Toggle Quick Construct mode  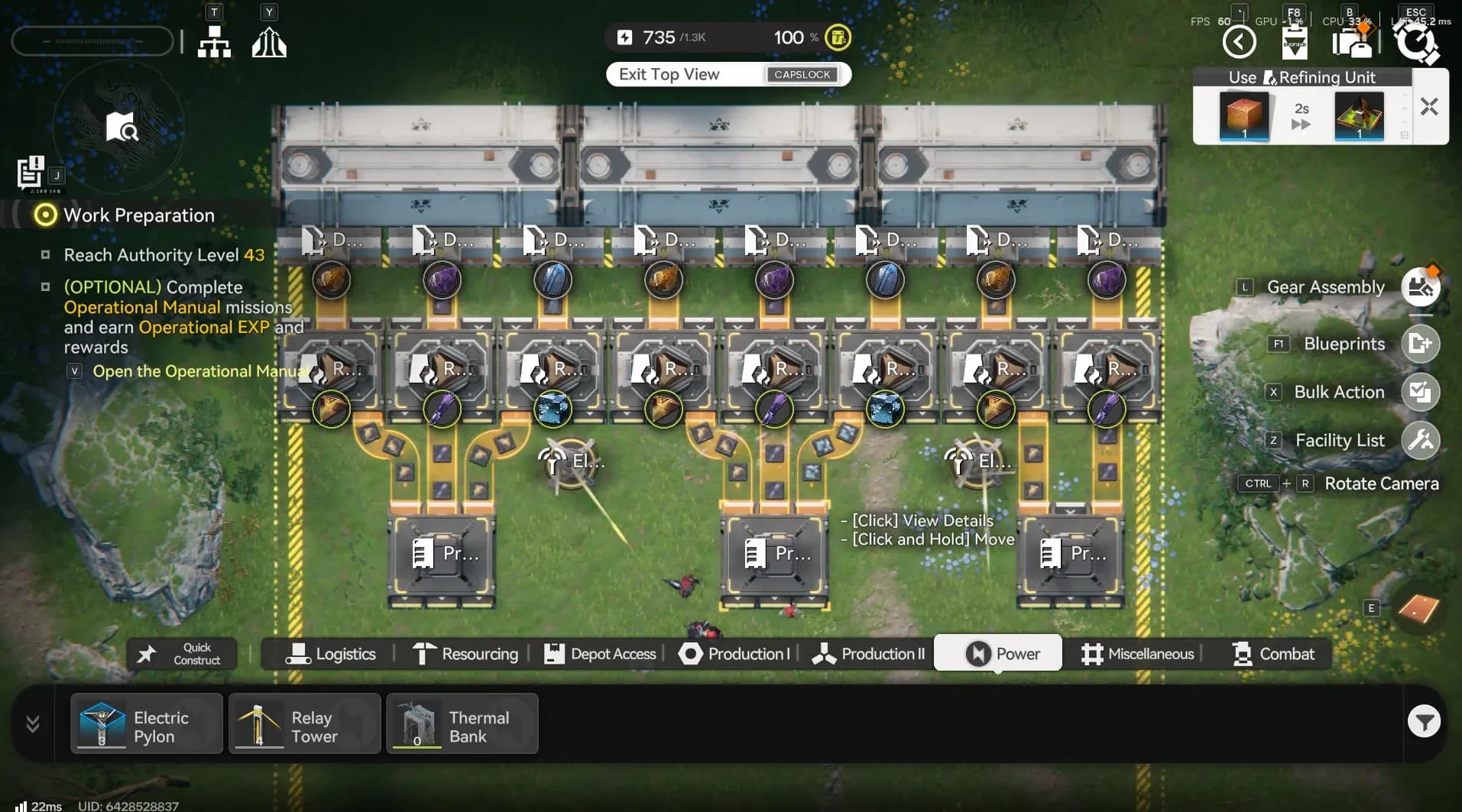point(181,654)
